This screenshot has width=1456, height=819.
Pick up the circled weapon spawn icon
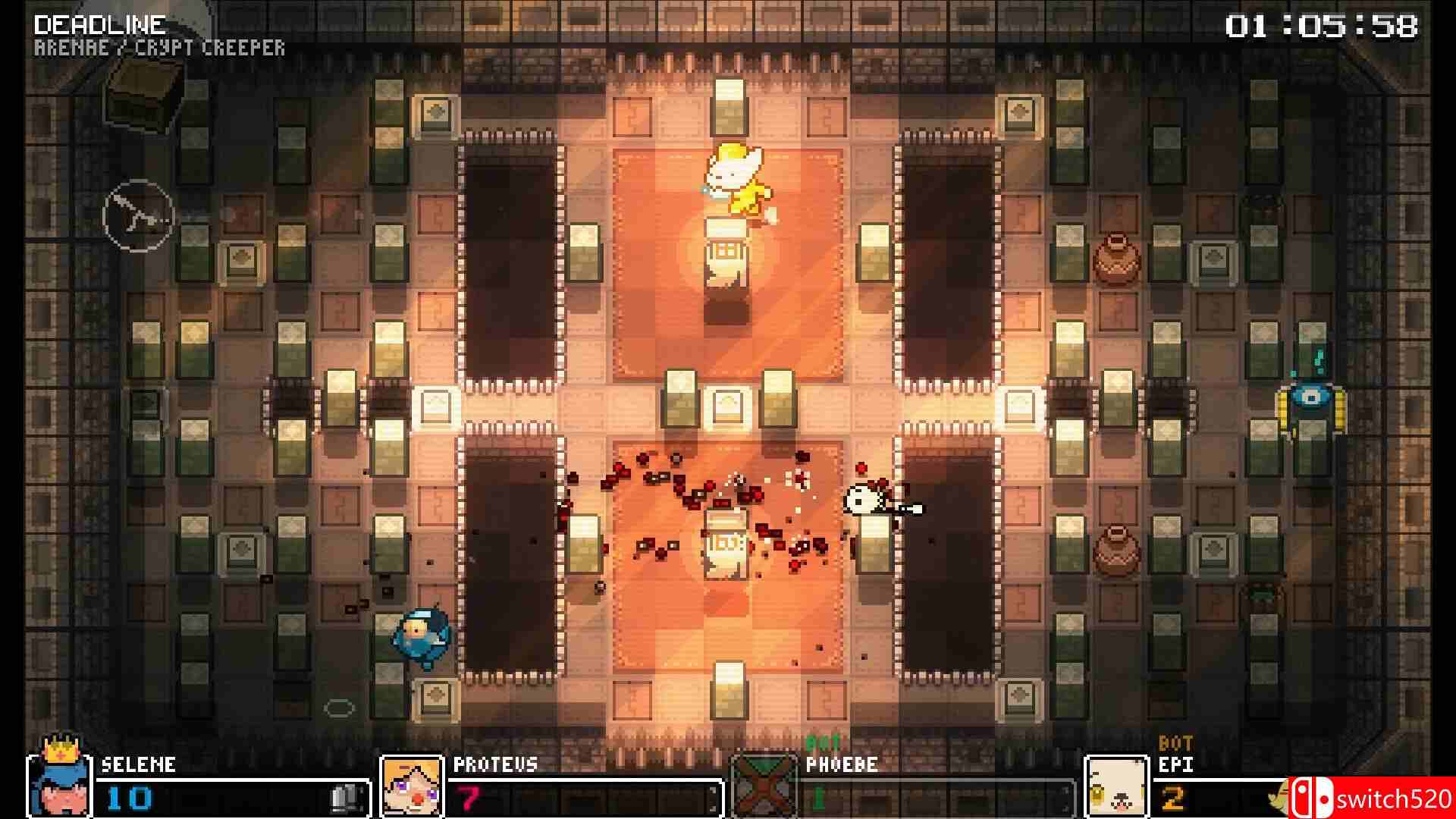tap(140, 216)
